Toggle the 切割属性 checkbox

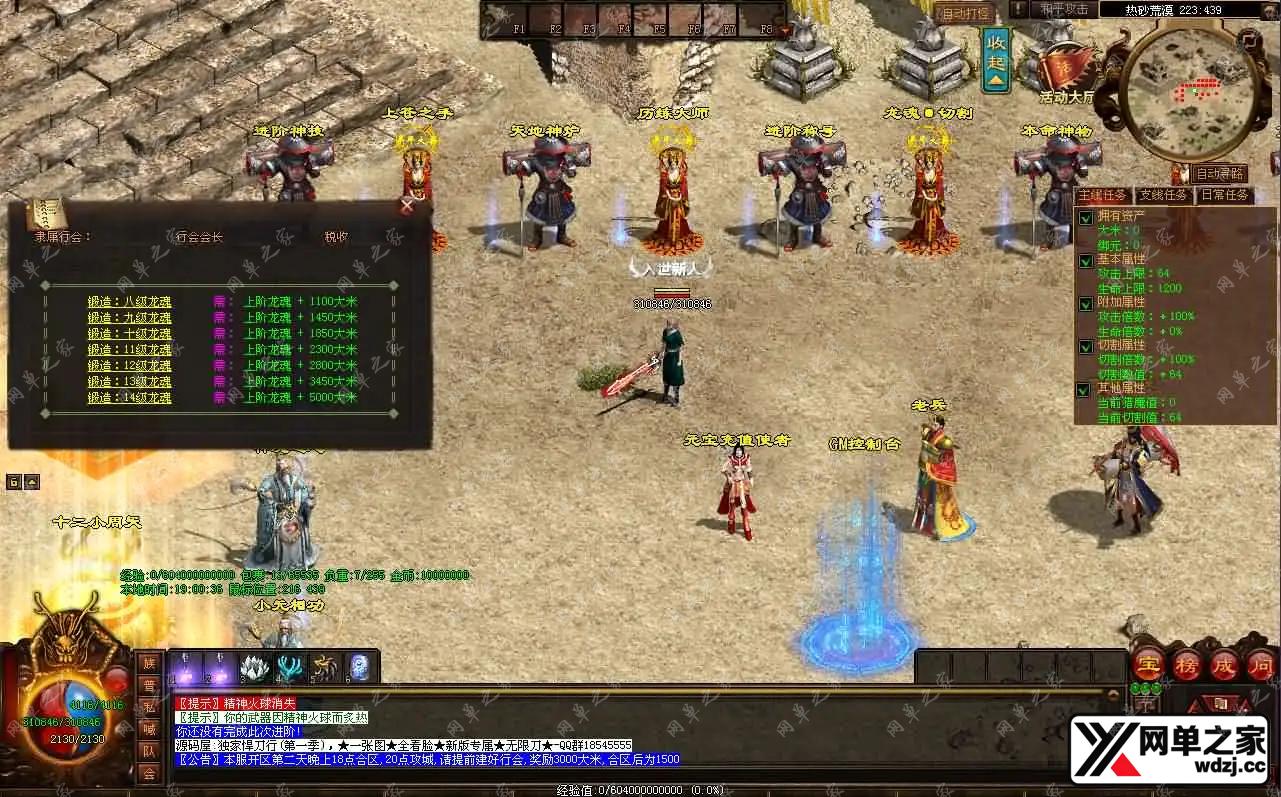(1086, 346)
